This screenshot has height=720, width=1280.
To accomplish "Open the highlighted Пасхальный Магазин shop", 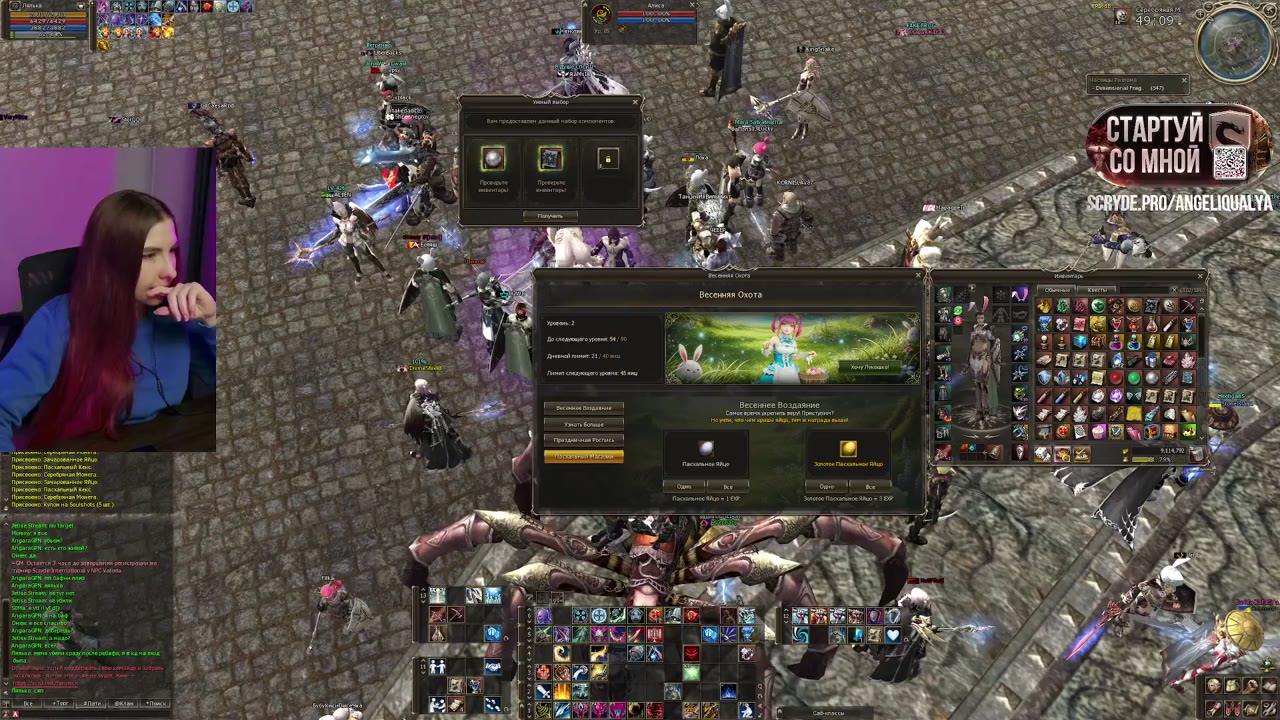I will click(584, 457).
